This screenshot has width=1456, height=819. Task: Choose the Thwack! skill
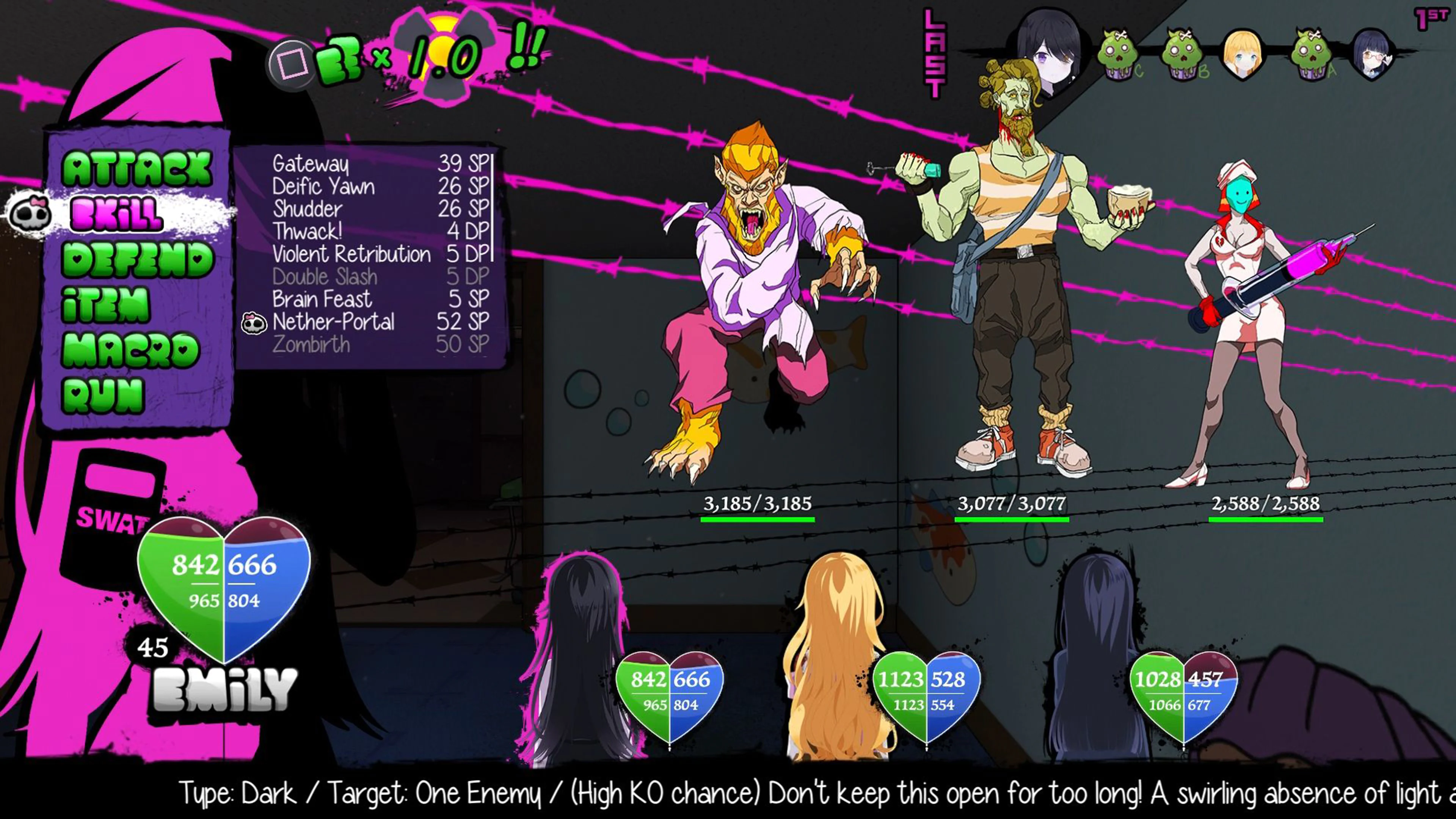[308, 232]
